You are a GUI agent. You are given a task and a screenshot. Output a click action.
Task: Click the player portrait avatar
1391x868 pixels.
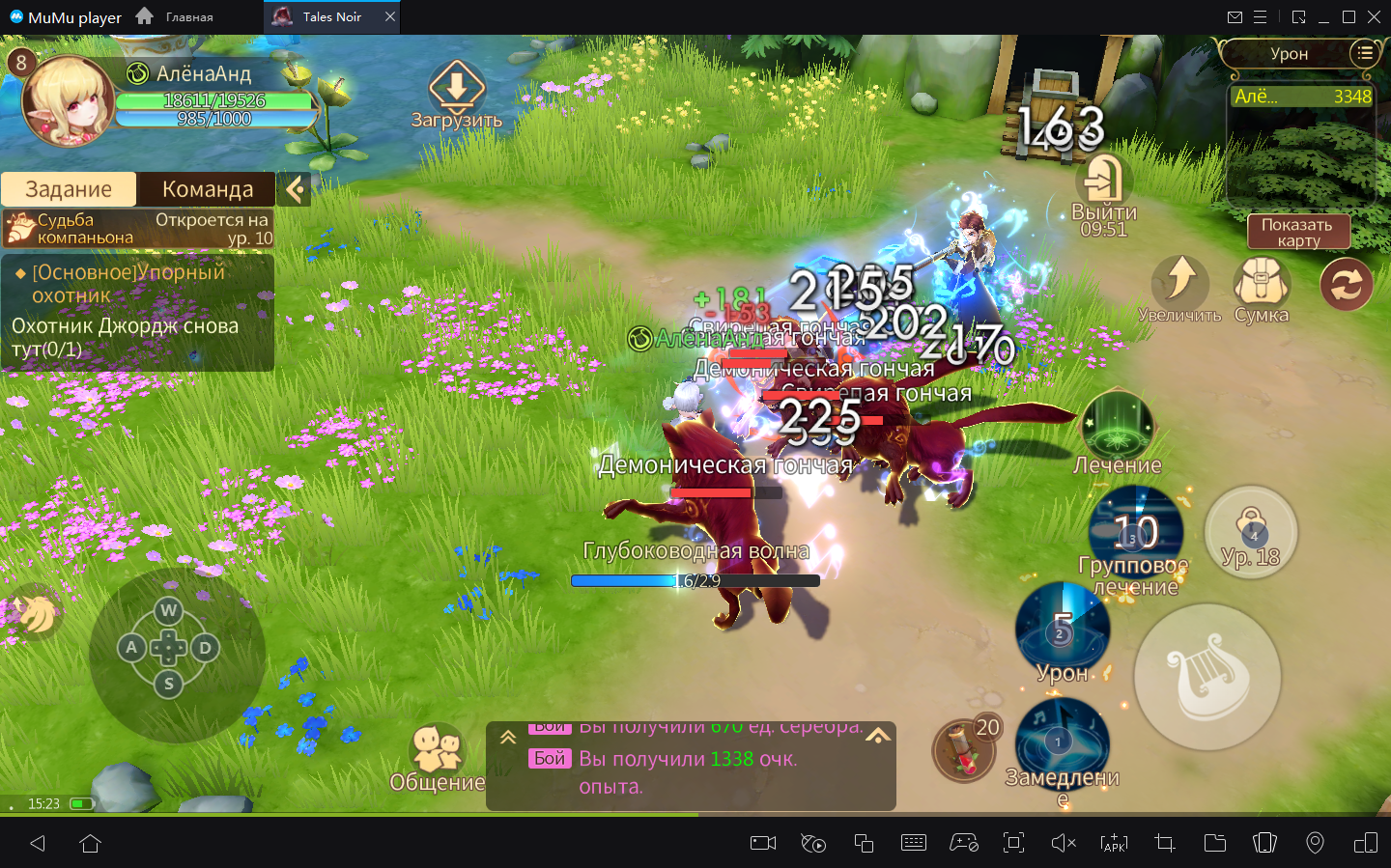click(68, 102)
